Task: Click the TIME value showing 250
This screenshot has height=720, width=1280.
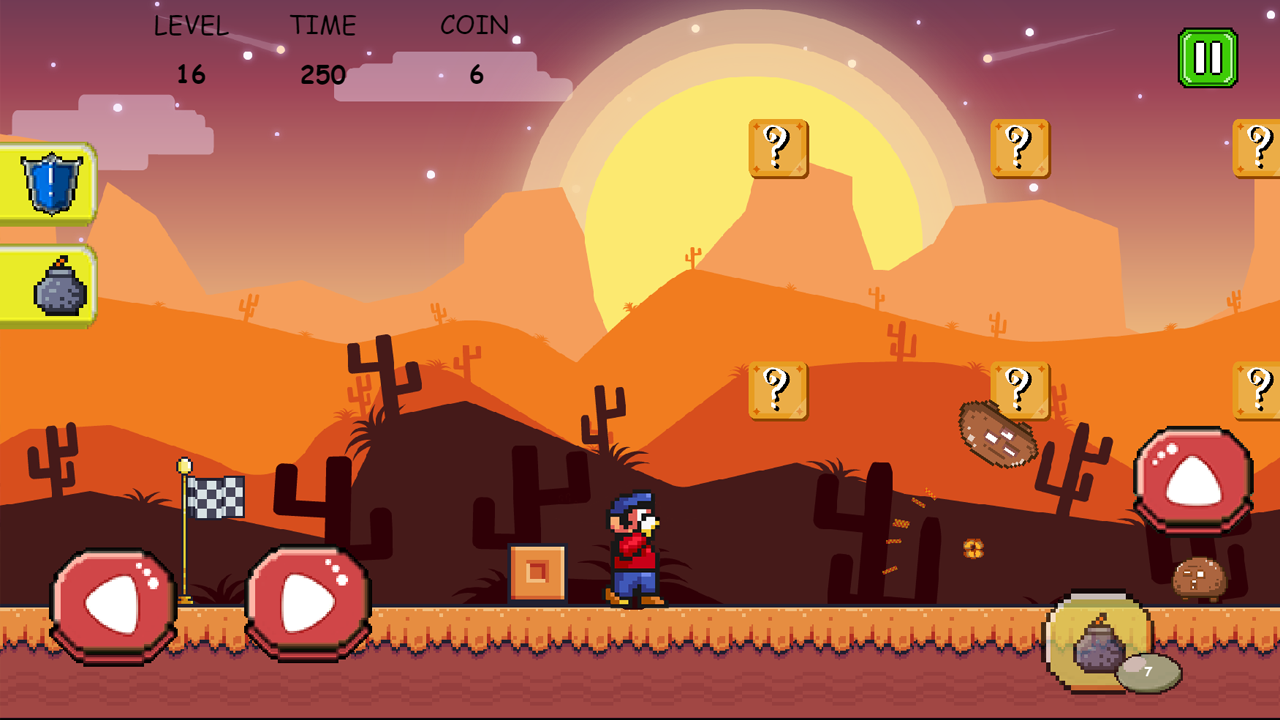Action: coord(322,75)
